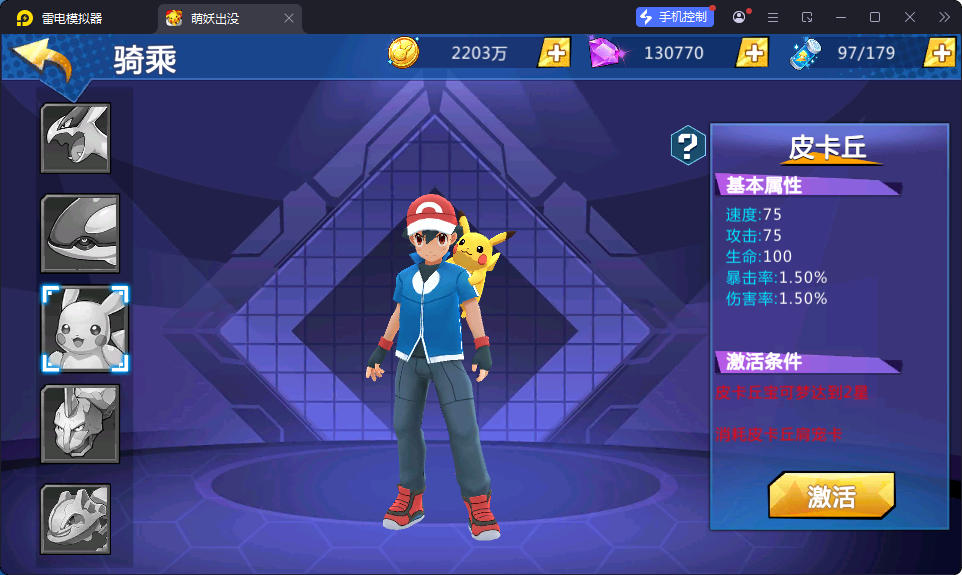Click the yellow 激活 activate button
The height and width of the screenshot is (575, 962).
click(831, 496)
